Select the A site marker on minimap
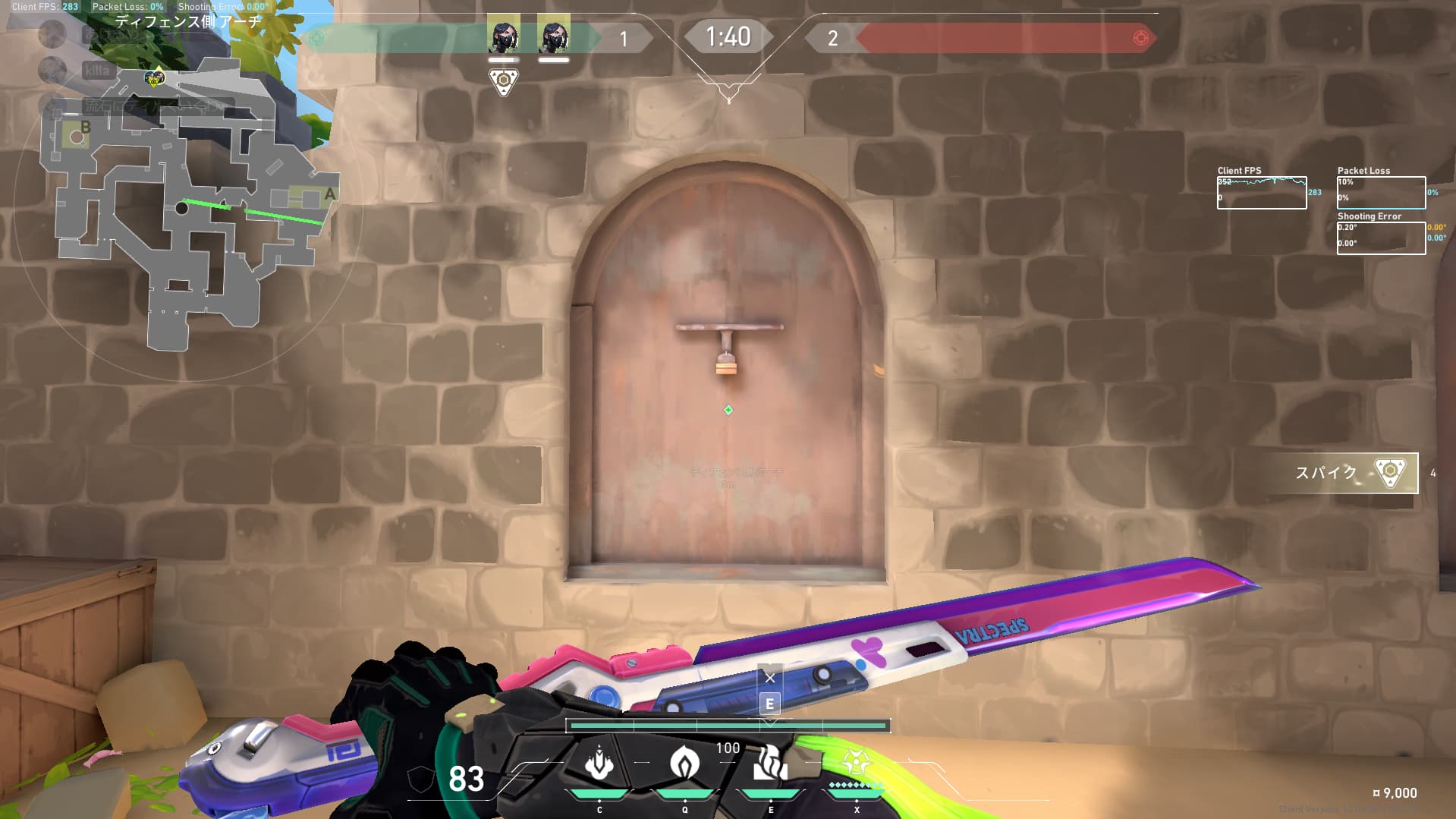 (x=329, y=194)
